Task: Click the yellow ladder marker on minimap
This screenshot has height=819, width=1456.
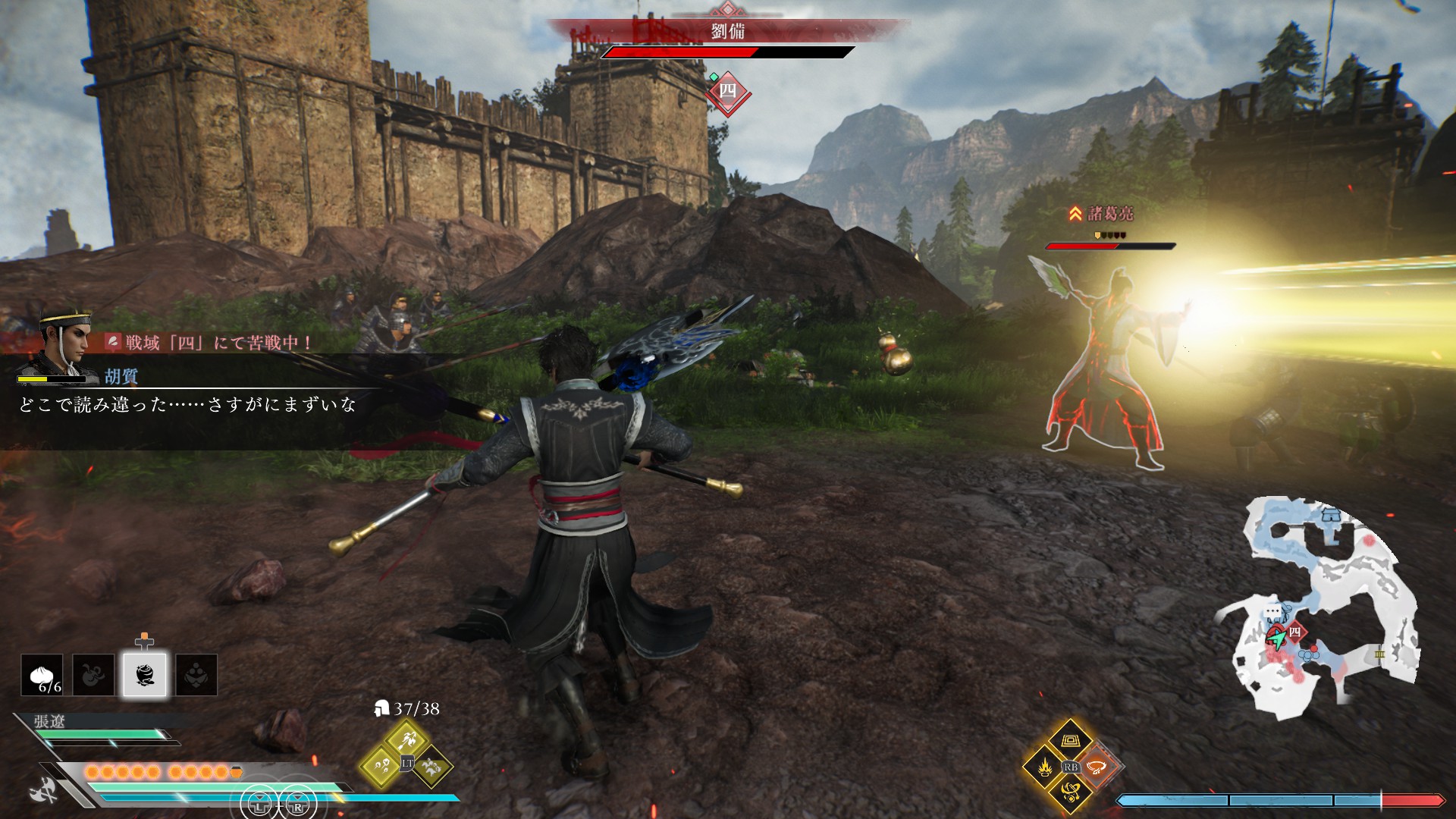Action: [x=1379, y=654]
